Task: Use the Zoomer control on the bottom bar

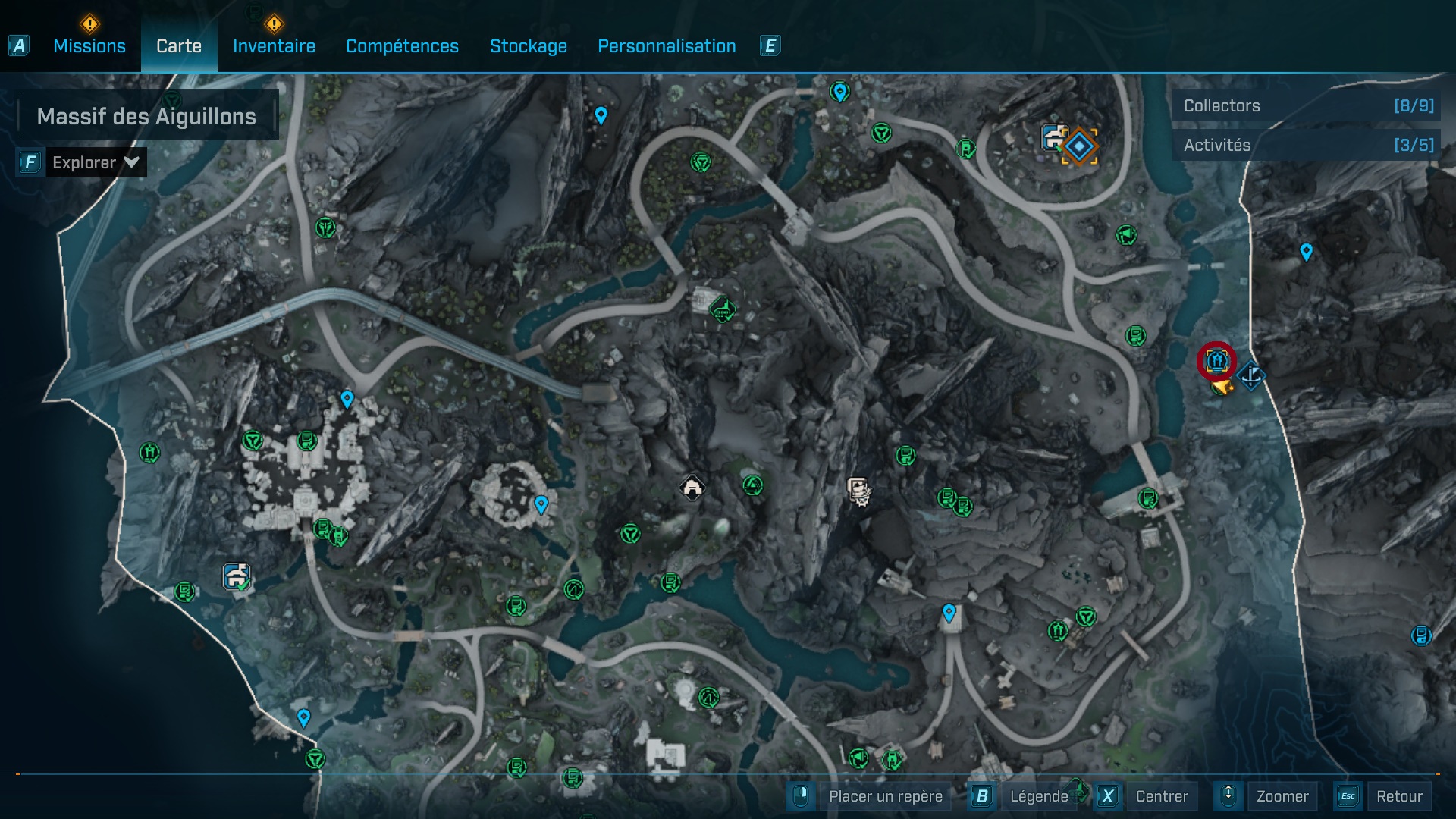Action: 1283,796
